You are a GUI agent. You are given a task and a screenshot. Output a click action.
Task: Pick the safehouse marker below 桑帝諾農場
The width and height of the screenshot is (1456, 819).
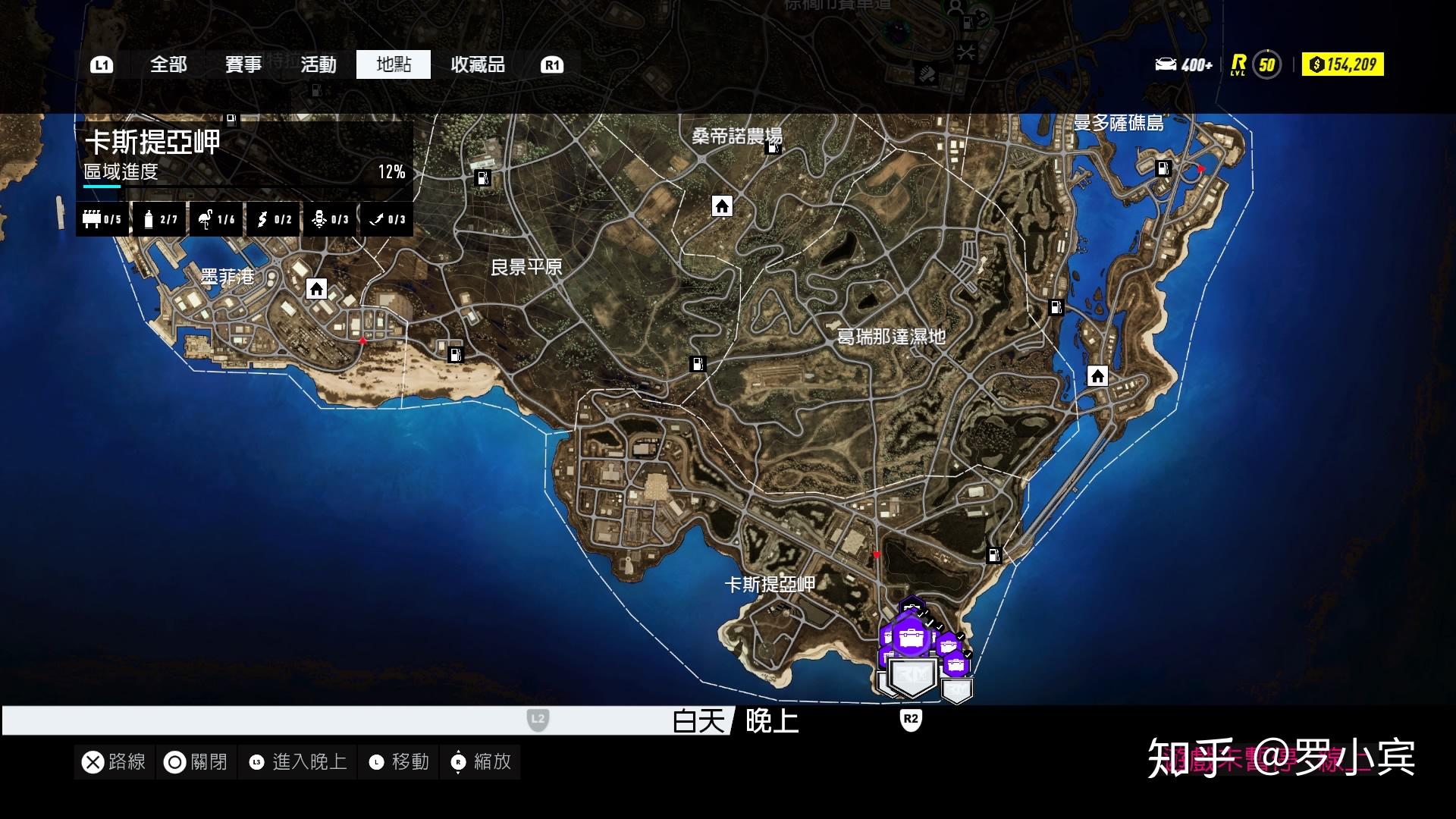pyautogui.click(x=722, y=206)
